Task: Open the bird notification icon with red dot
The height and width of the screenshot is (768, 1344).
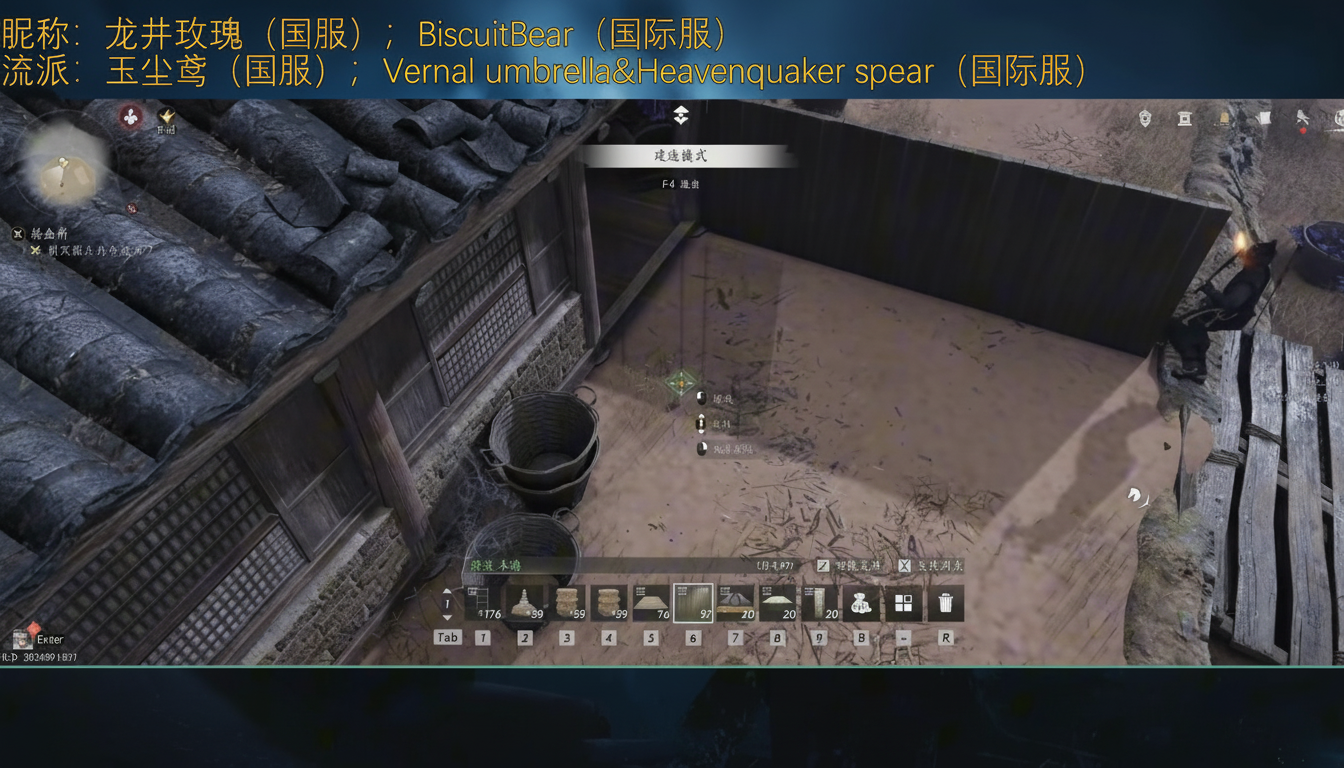Action: pyautogui.click(x=1302, y=118)
